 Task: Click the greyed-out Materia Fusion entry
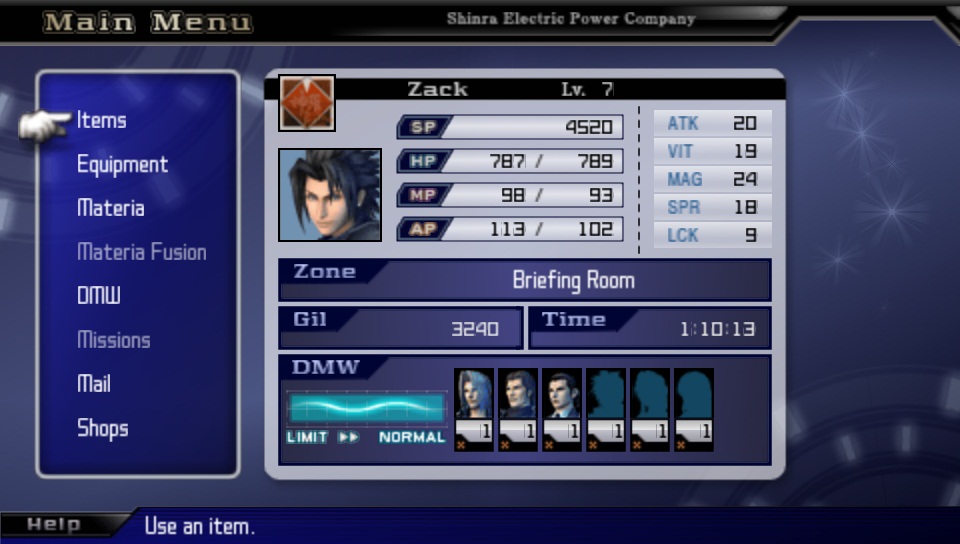(x=142, y=253)
